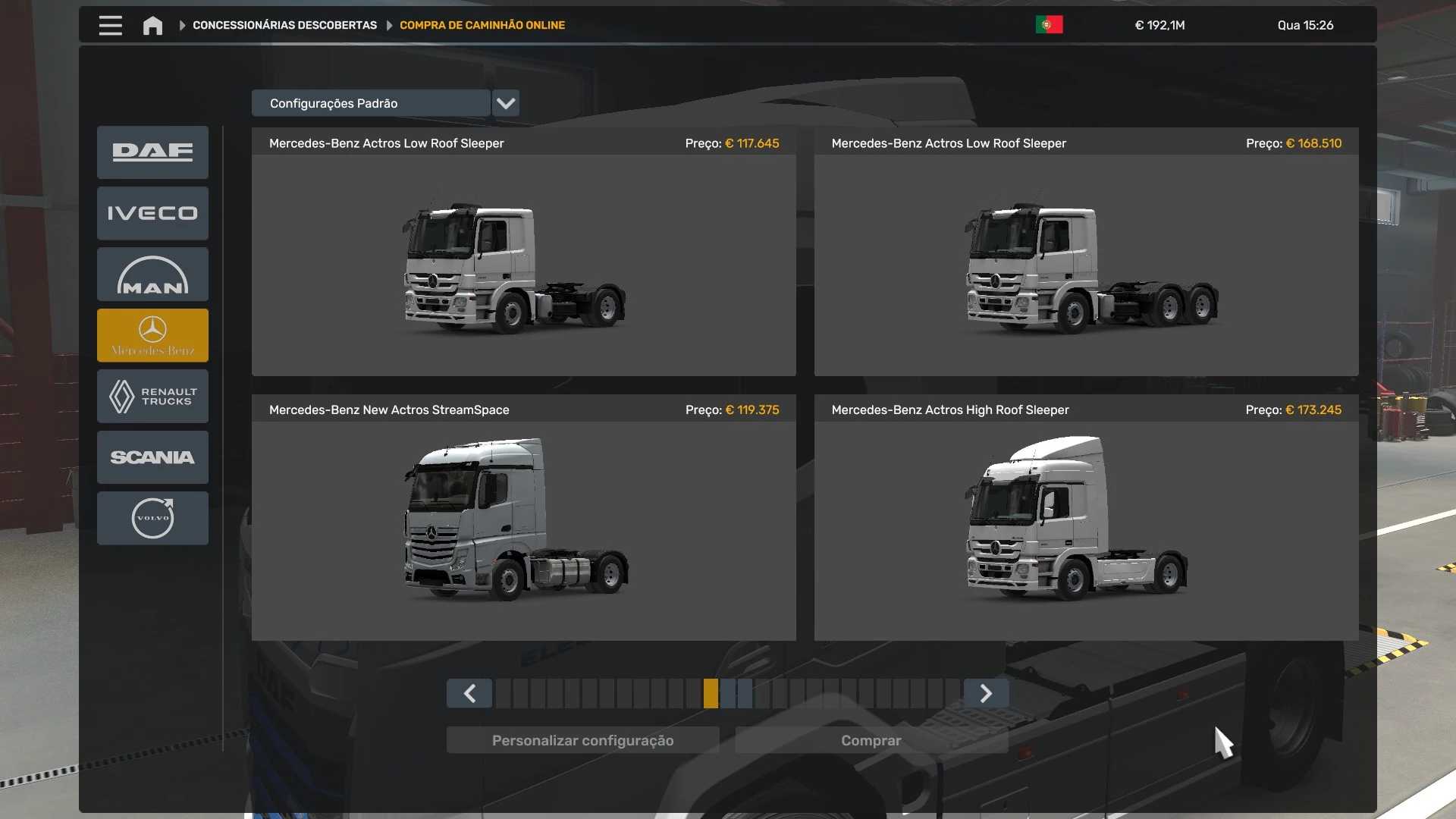1456x819 pixels.
Task: Open the Volvo brand tab
Action: [x=152, y=518]
